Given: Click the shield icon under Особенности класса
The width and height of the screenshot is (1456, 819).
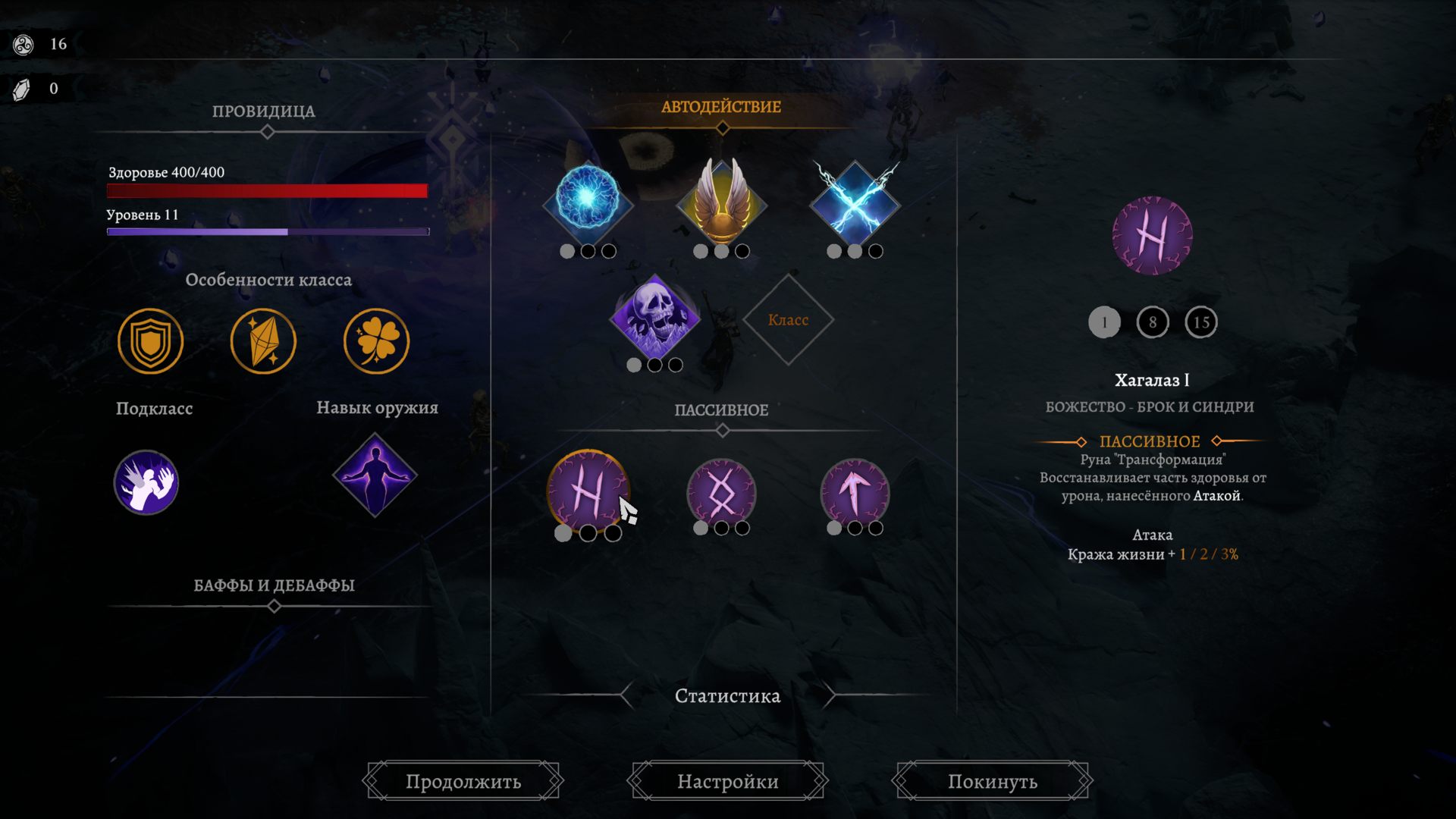Looking at the screenshot, I should click(150, 340).
